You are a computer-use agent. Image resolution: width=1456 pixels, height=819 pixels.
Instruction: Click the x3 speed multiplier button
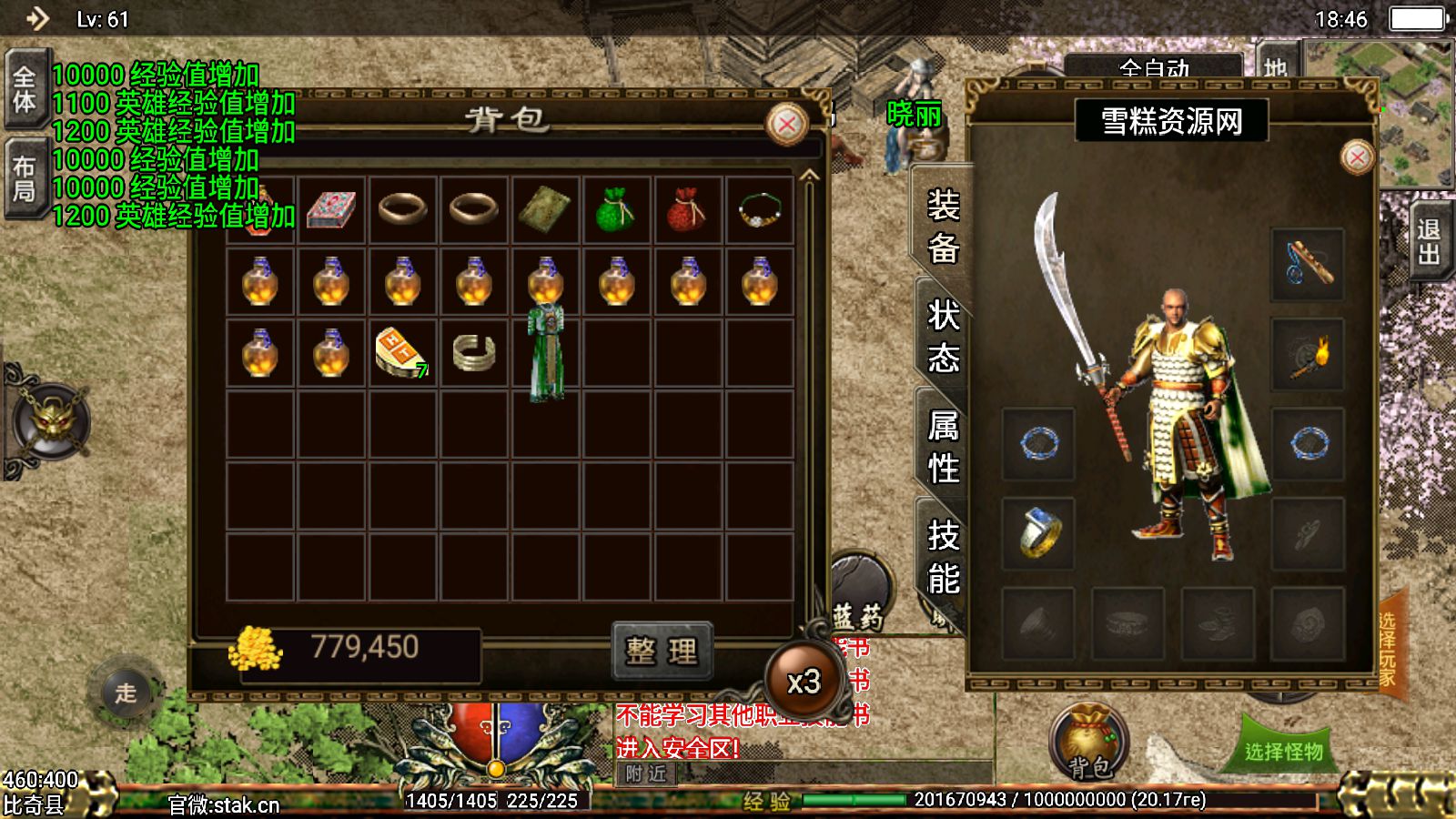tap(804, 682)
